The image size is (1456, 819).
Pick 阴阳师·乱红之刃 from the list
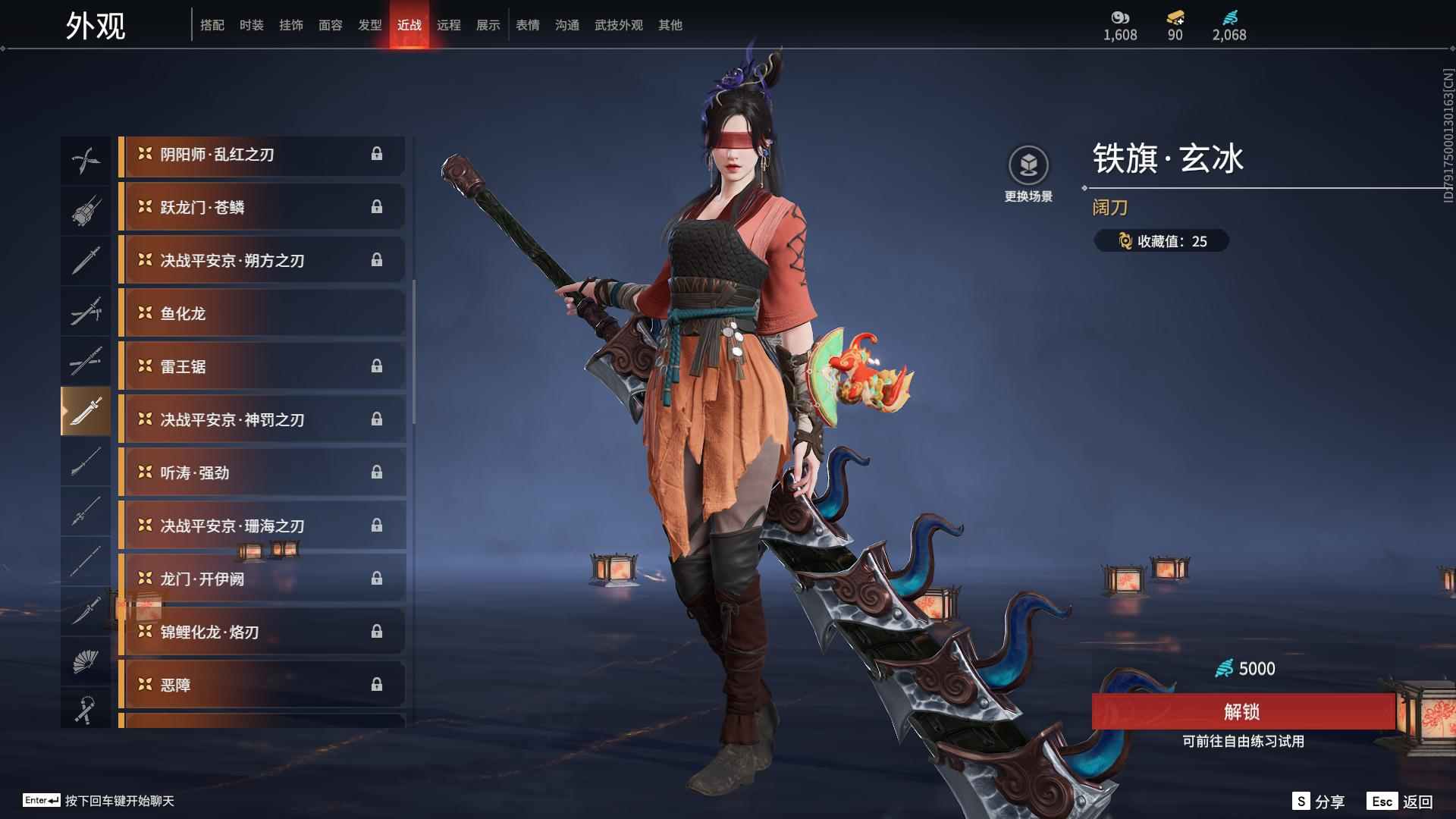(x=262, y=155)
